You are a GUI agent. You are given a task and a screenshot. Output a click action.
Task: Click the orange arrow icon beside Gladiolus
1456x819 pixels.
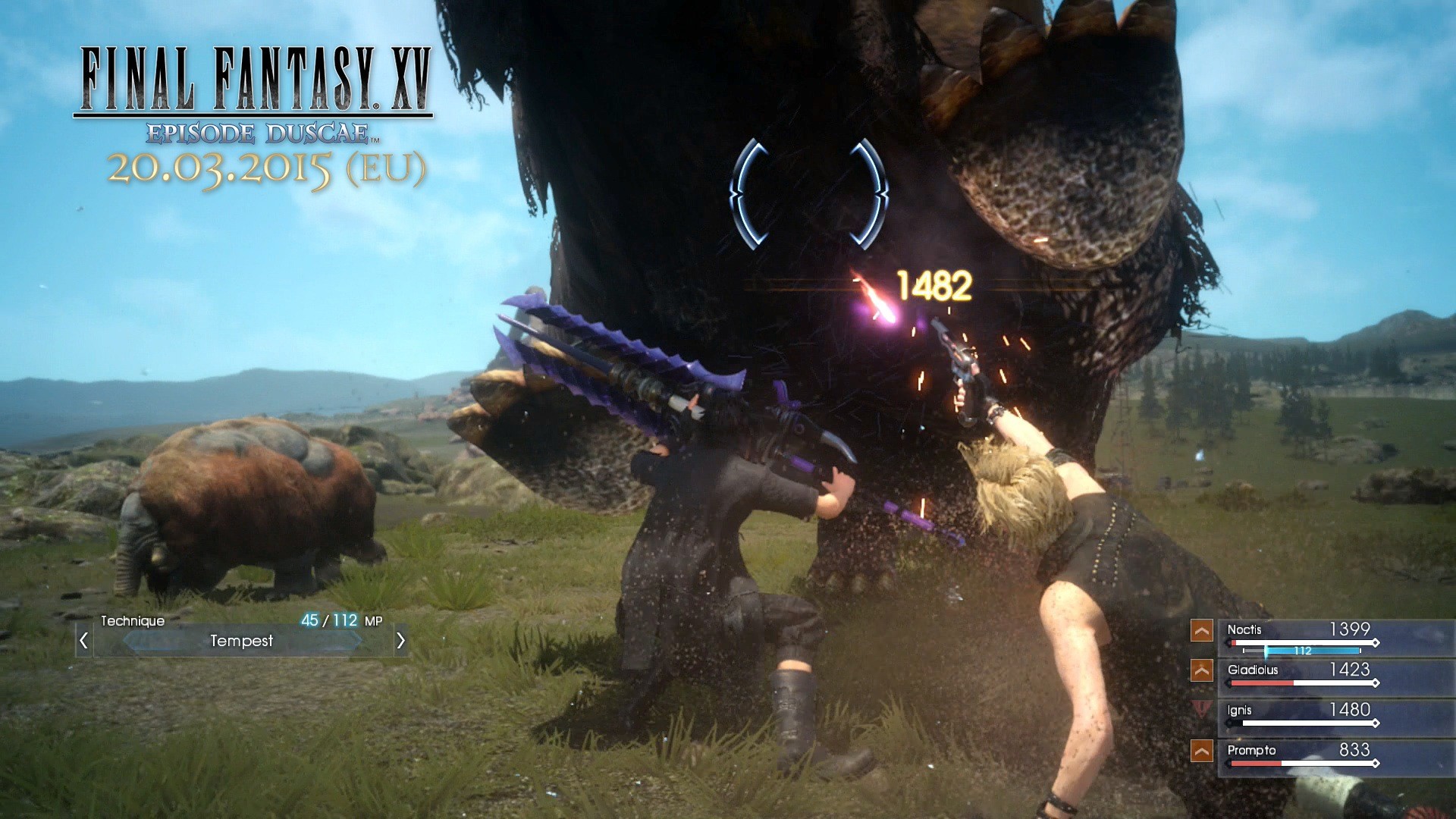pyautogui.click(x=1201, y=672)
